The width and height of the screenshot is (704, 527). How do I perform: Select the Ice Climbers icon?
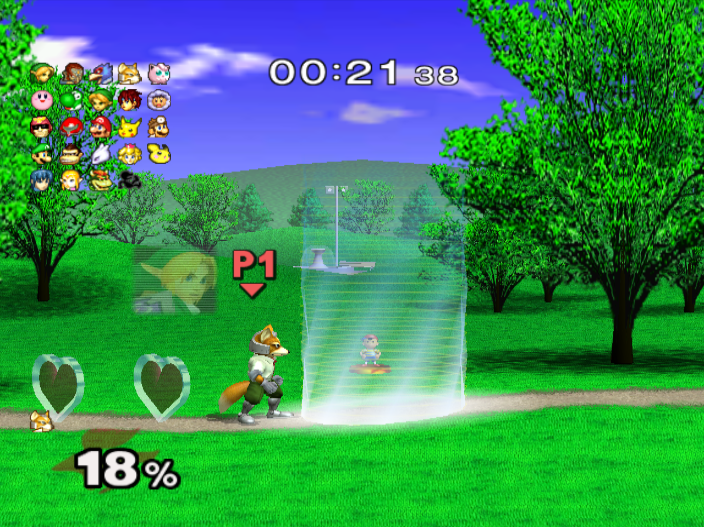(x=158, y=101)
